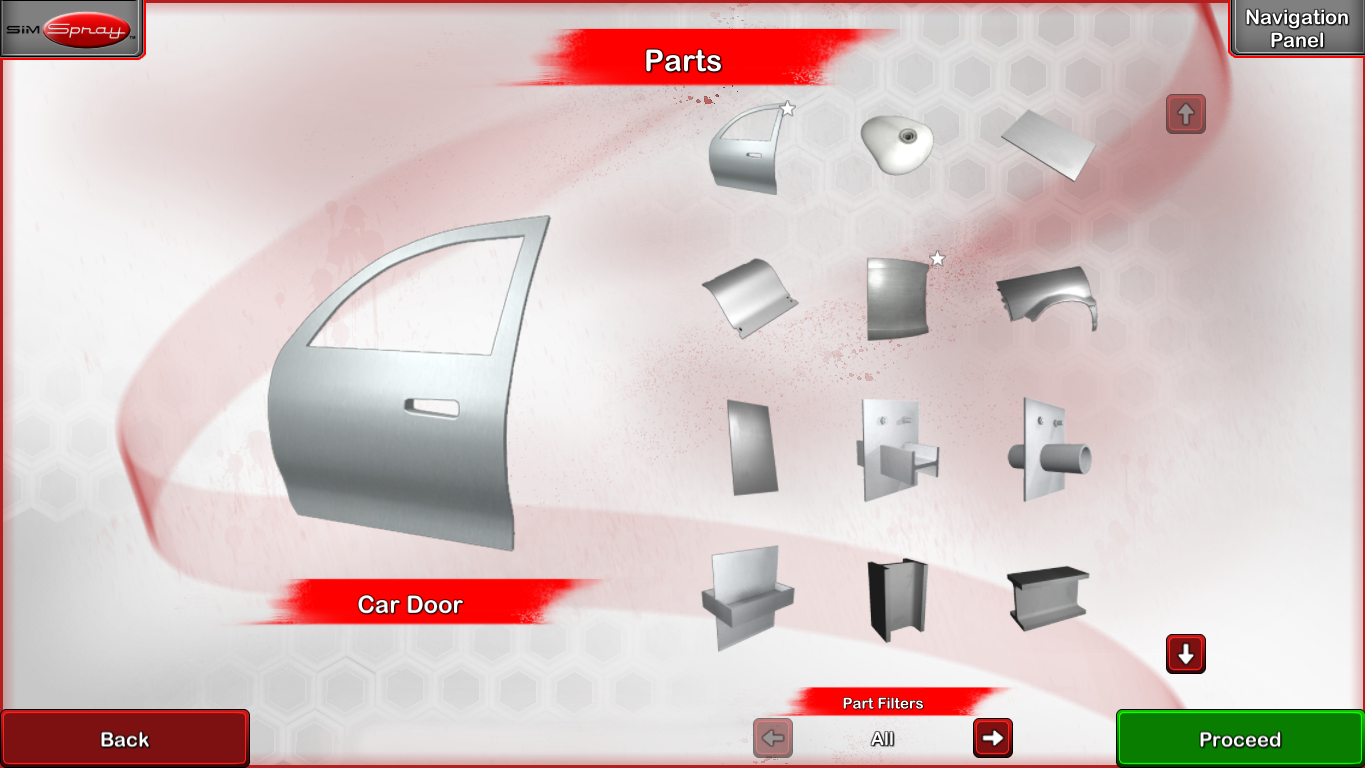This screenshot has height=768, width=1365.
Task: Choose the box-on-plate part
Action: pos(898,445)
